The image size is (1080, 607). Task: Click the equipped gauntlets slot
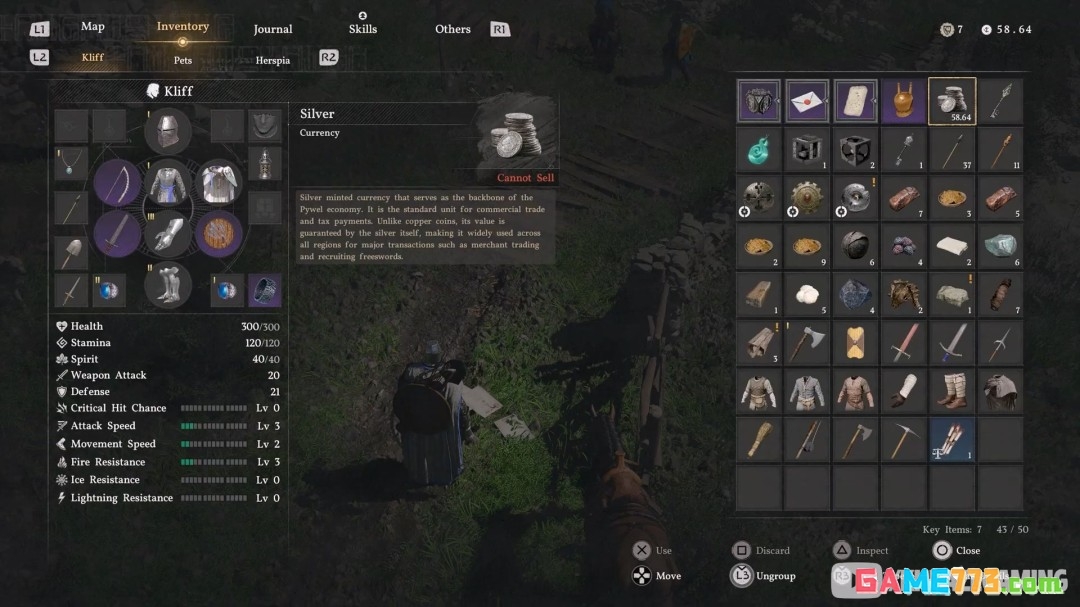point(168,234)
